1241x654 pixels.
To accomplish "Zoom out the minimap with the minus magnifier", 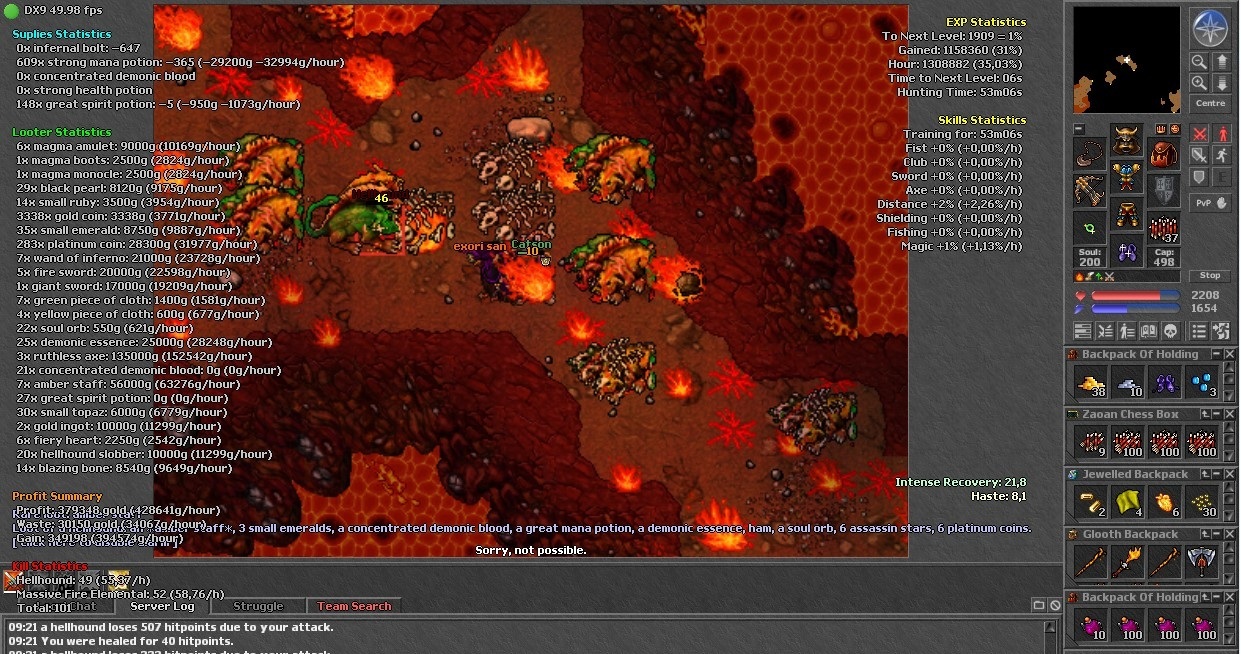I will 1198,62.
